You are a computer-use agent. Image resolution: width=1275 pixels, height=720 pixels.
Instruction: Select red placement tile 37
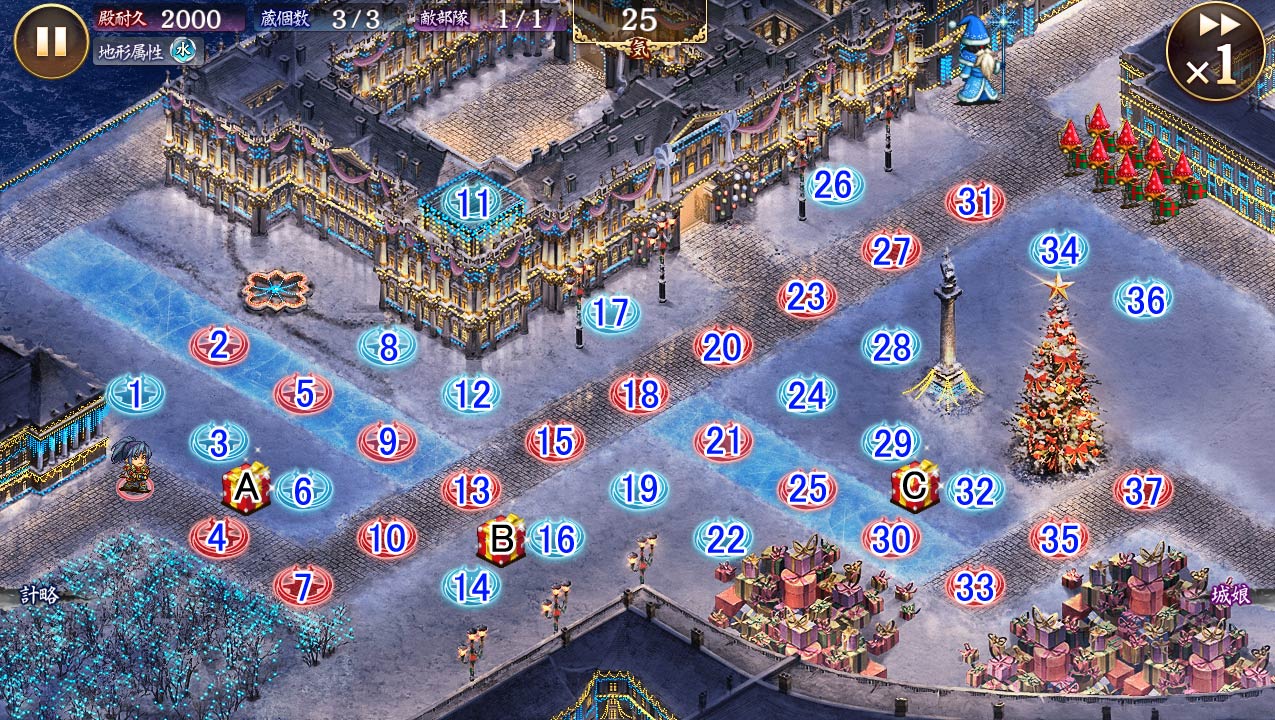click(x=1143, y=491)
